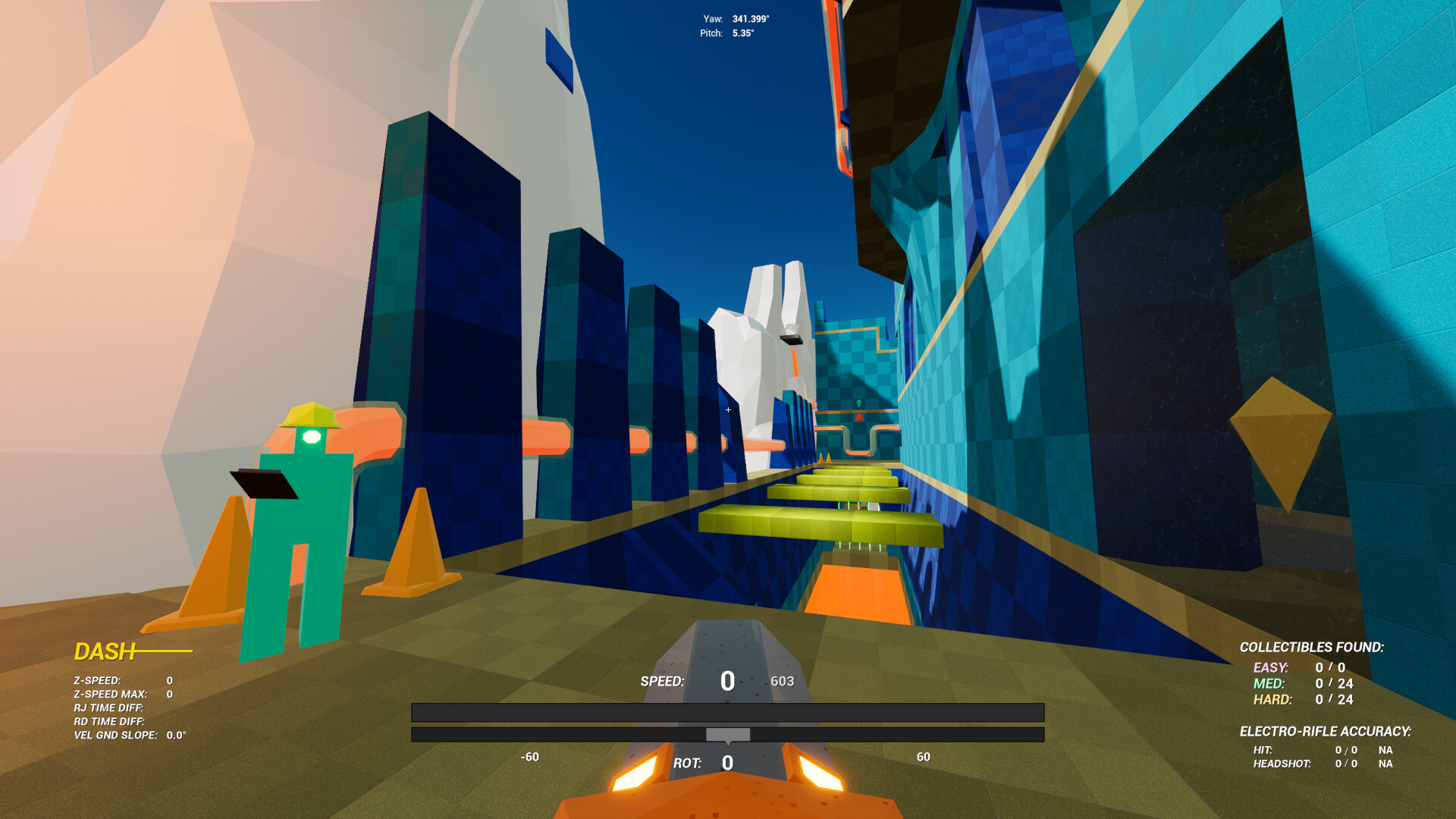
Task: Click the RJ TIME DIFF field
Action: click(110, 707)
